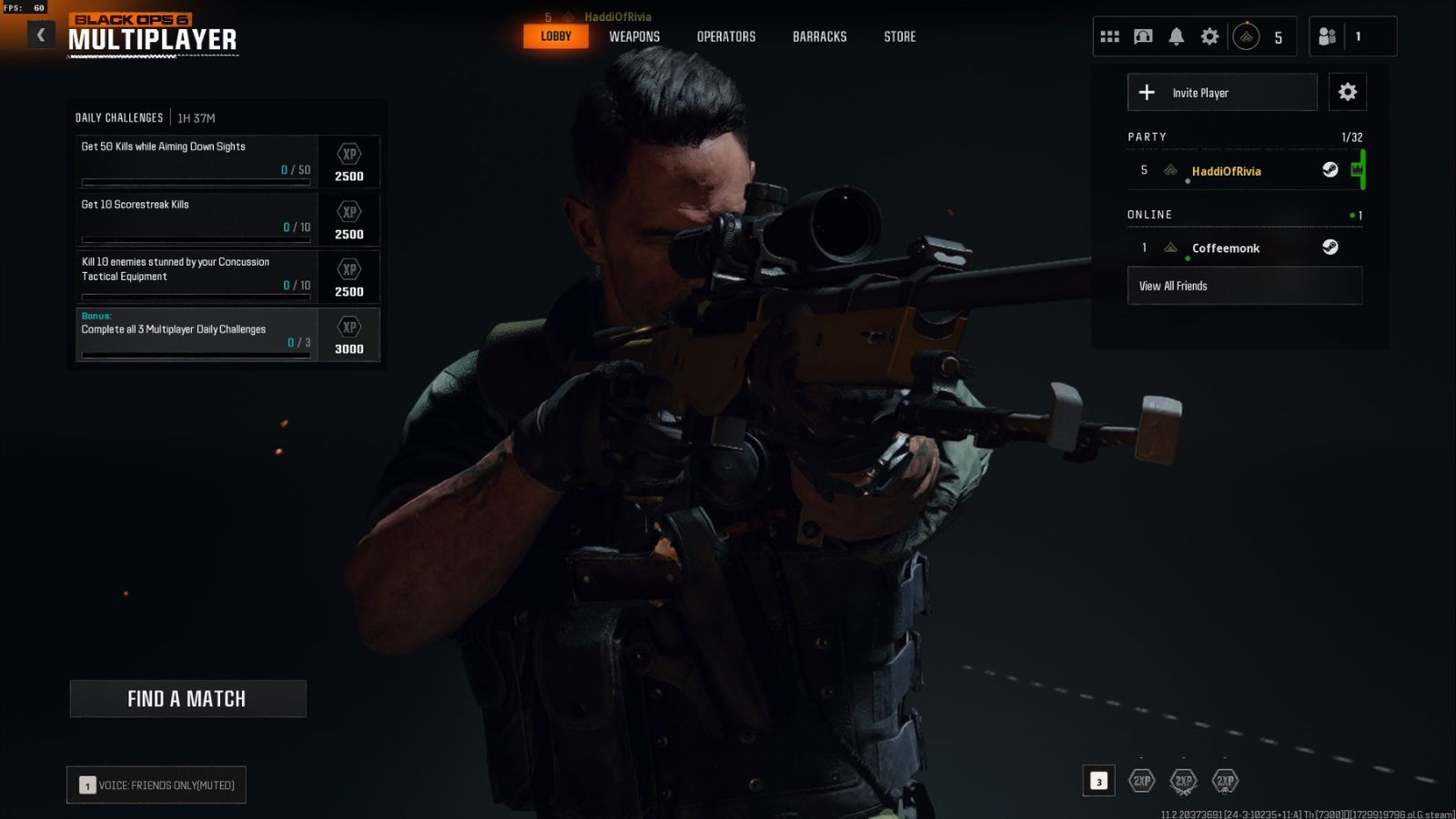Switch to the WEAPONS tab

[x=634, y=36]
